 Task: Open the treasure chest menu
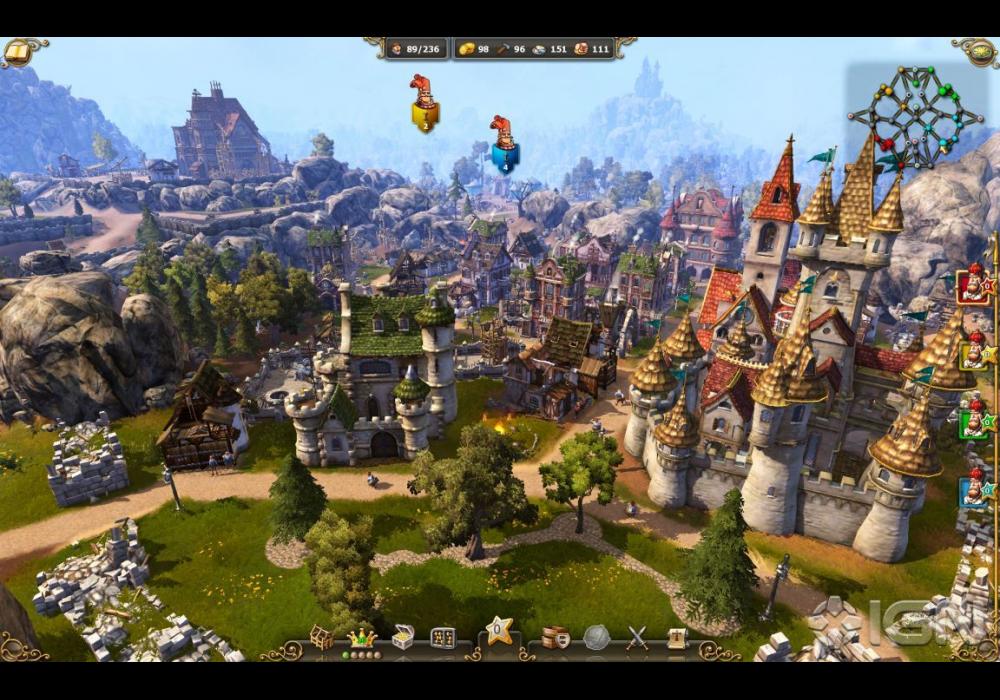coord(403,637)
